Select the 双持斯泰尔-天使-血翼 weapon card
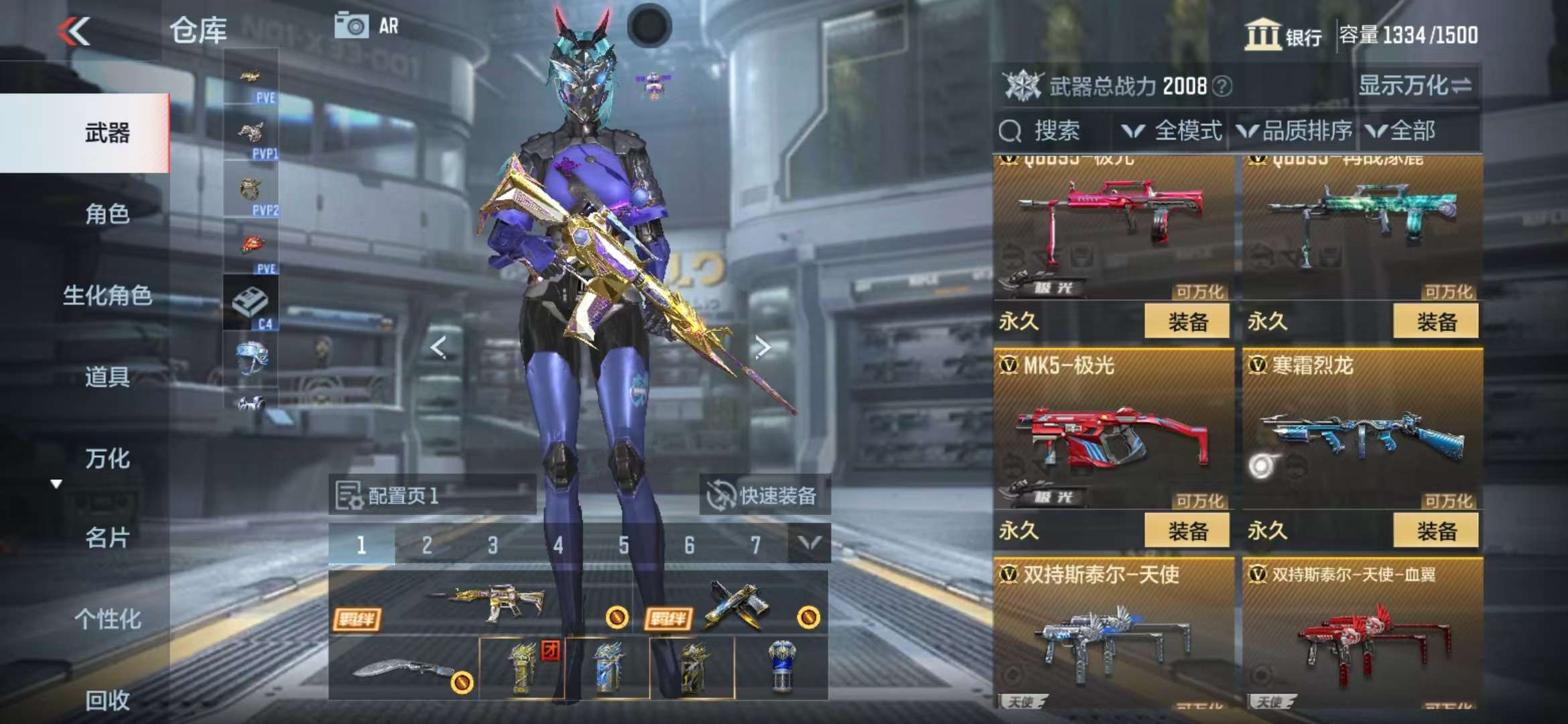Viewport: 1568px width, 724px height. (x=1362, y=633)
